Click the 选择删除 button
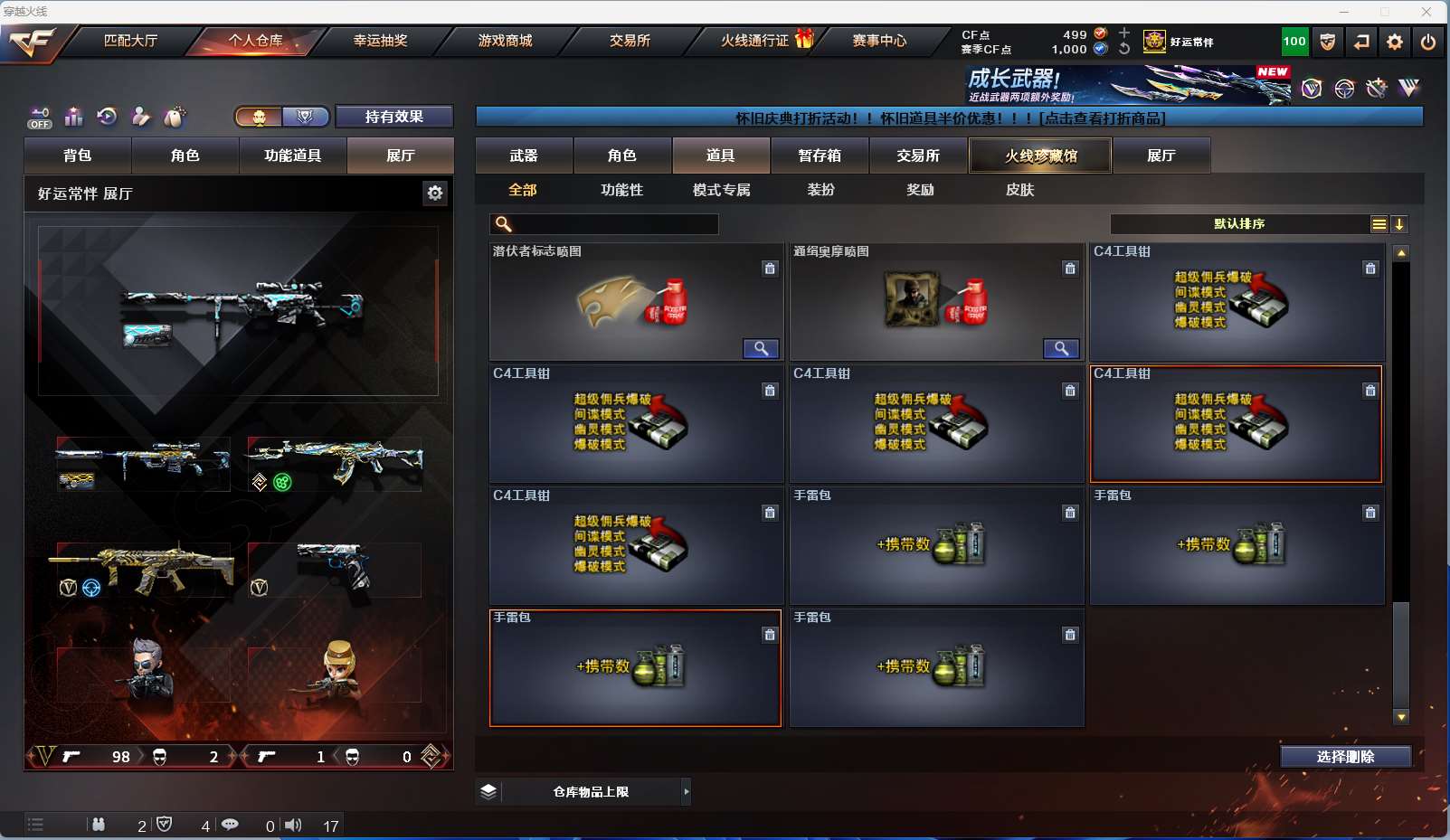The height and width of the screenshot is (840, 1450). click(x=1345, y=757)
